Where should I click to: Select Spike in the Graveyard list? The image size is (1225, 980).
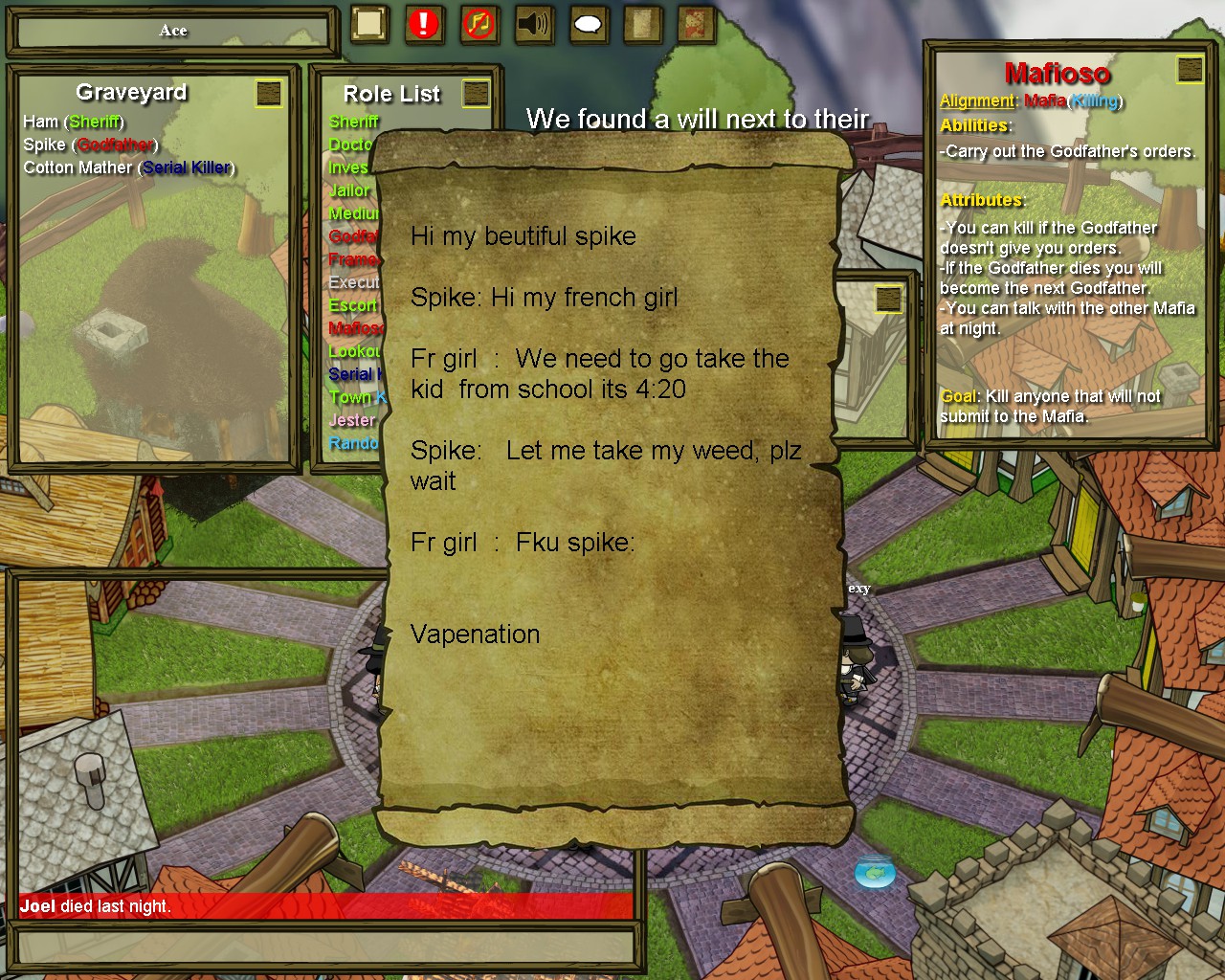[44, 145]
